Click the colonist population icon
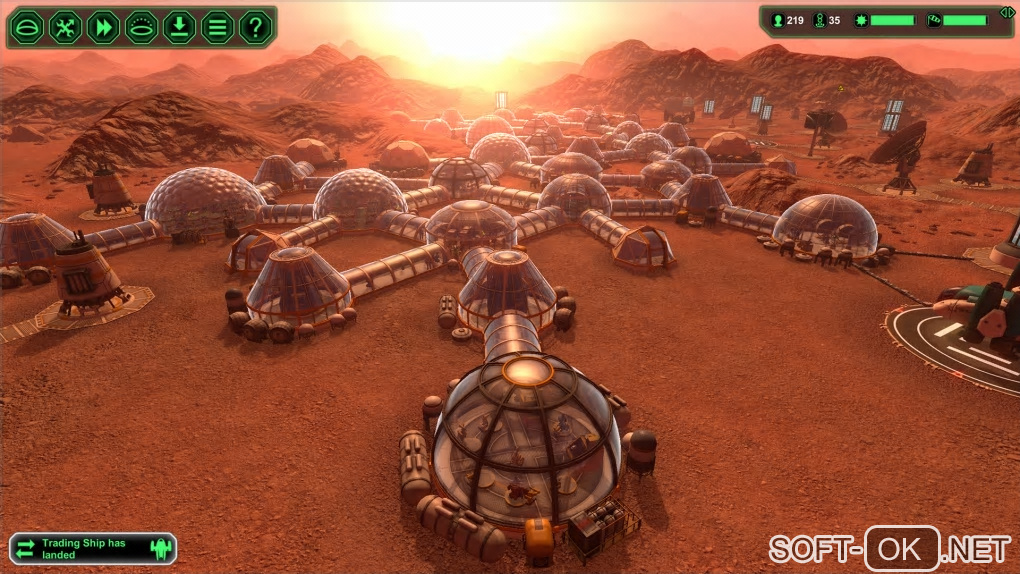 [x=777, y=20]
